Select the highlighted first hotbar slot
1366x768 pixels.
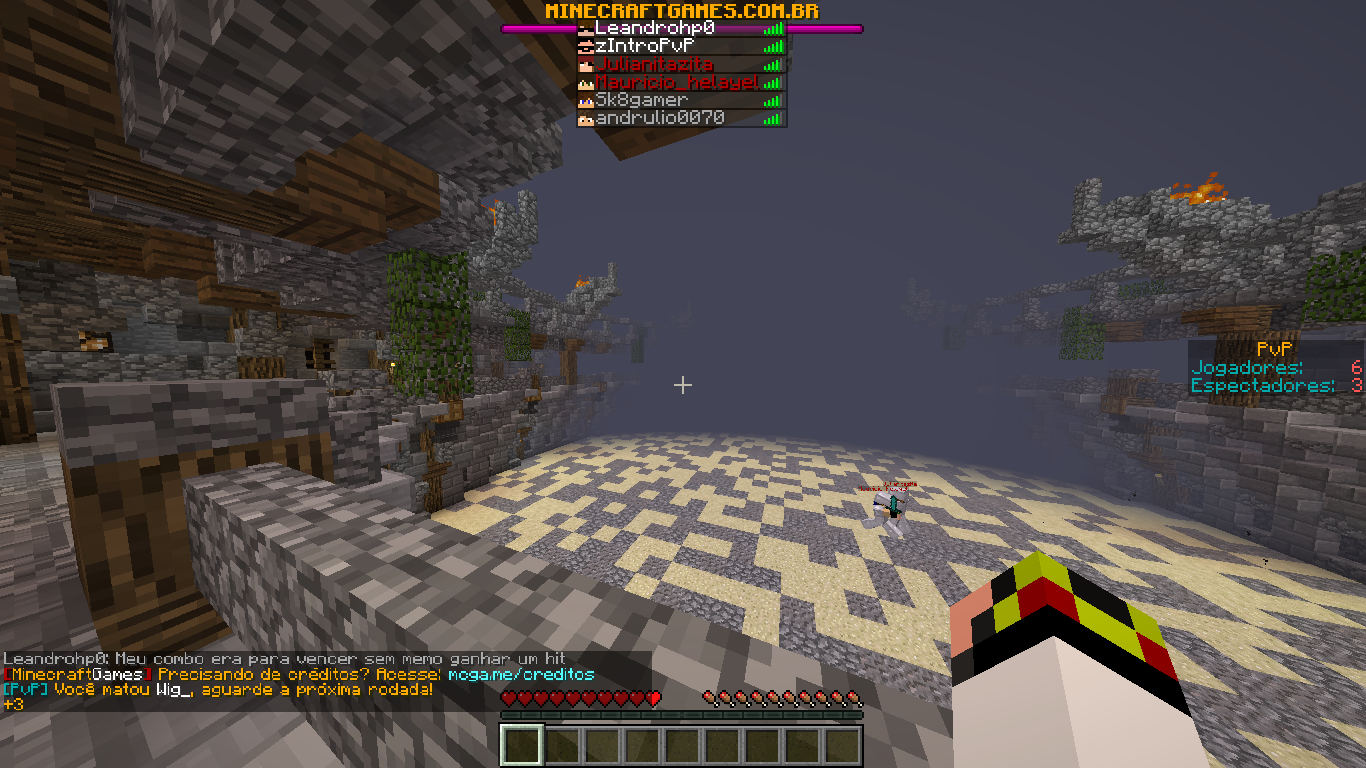(521, 746)
